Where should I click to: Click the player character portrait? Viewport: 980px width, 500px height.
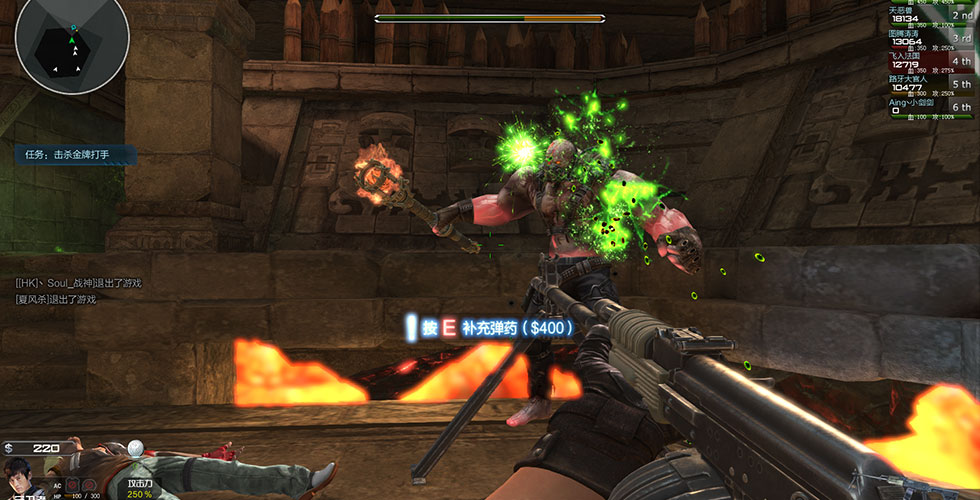tap(18, 478)
